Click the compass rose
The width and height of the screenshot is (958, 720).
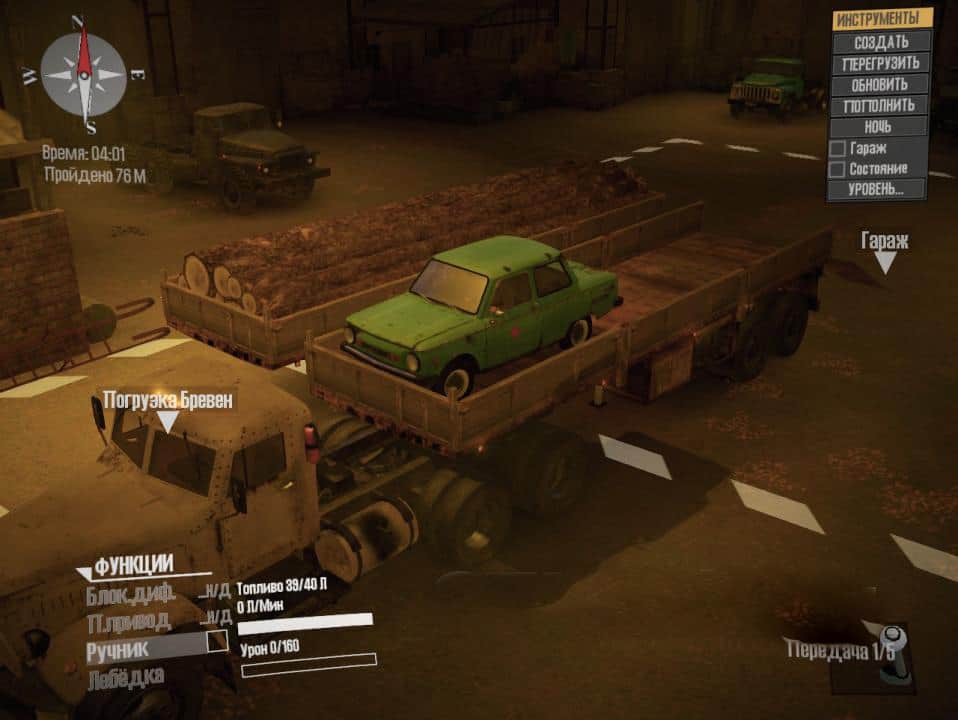tap(84, 73)
